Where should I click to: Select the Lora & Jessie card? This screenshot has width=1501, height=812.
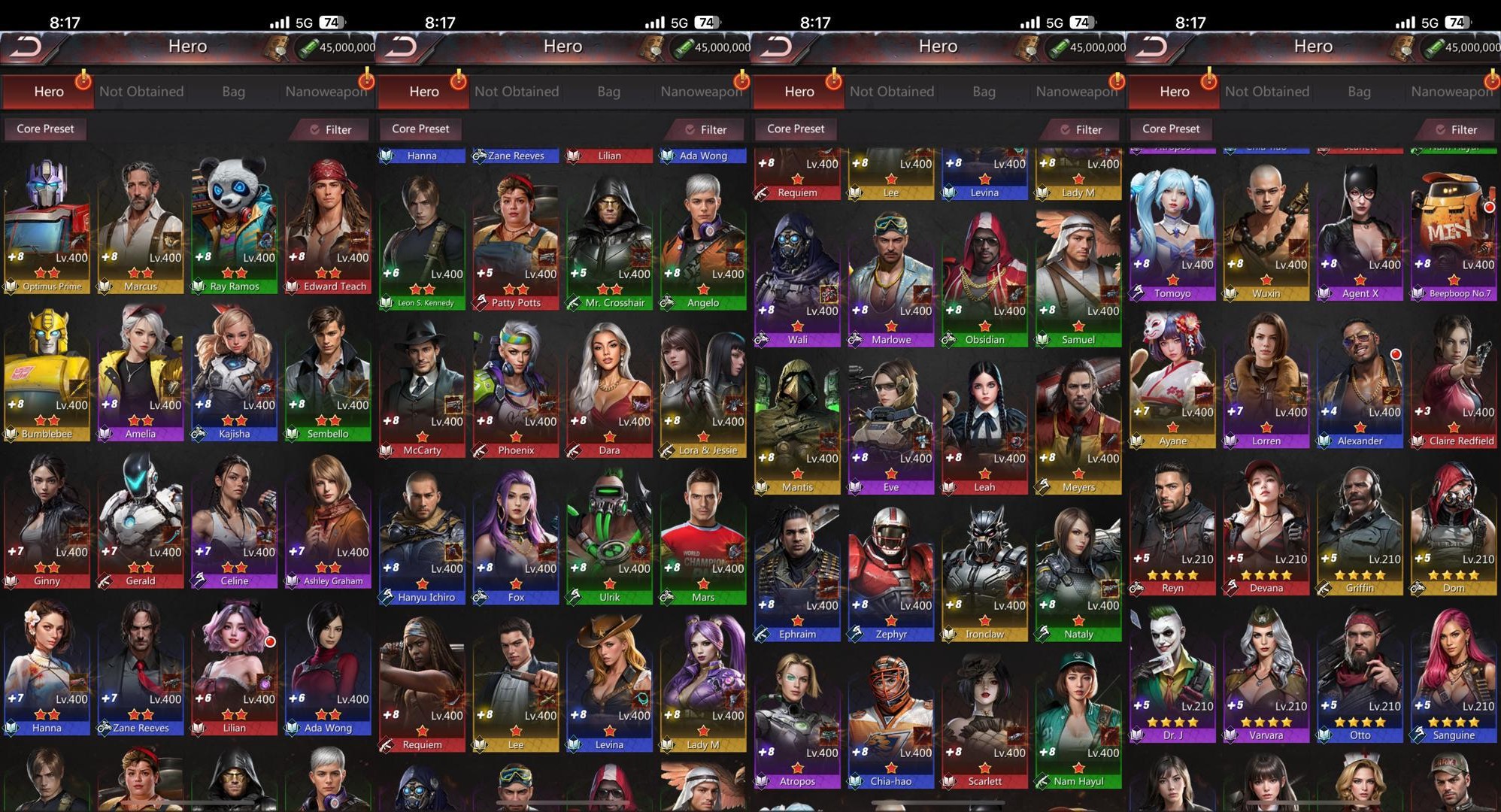click(703, 389)
